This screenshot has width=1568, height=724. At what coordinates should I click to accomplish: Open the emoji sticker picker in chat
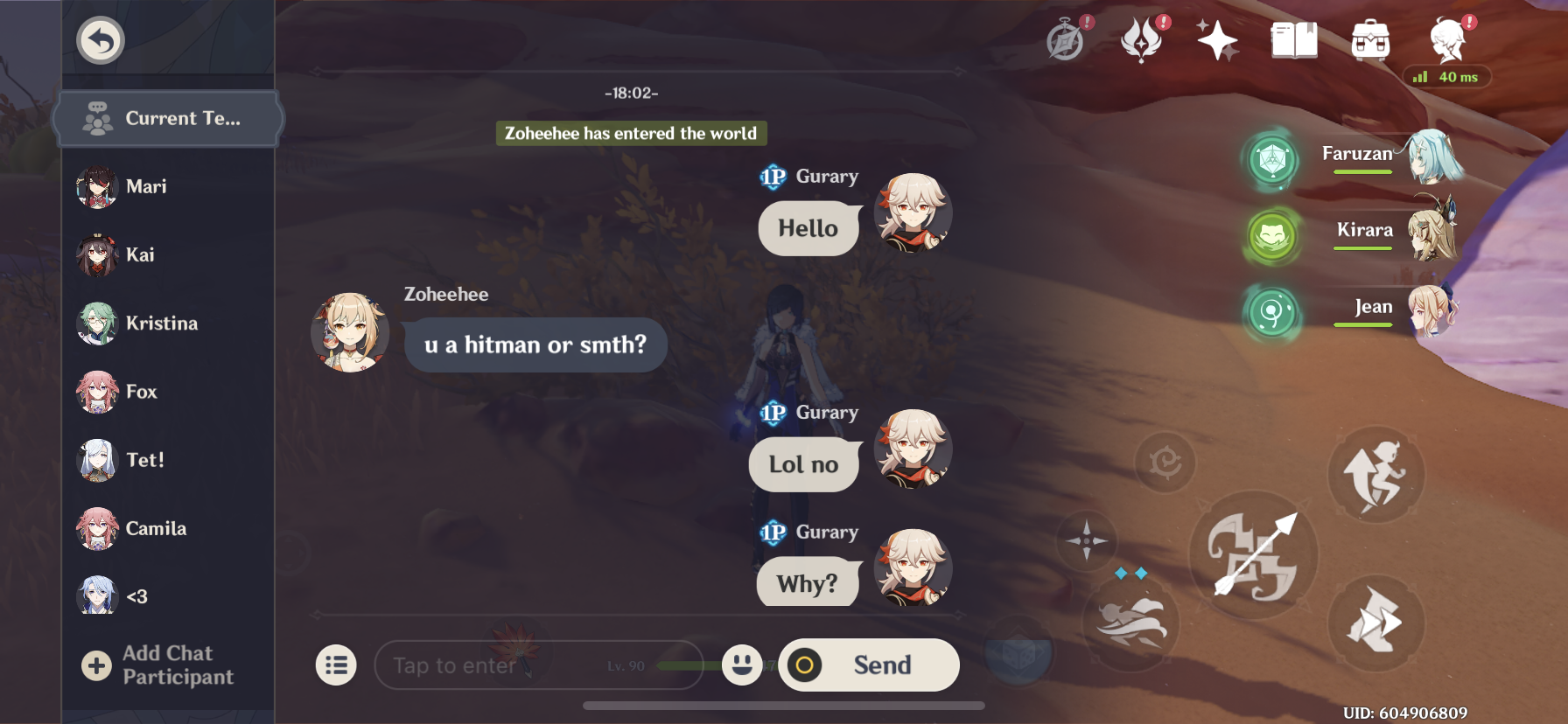point(739,665)
